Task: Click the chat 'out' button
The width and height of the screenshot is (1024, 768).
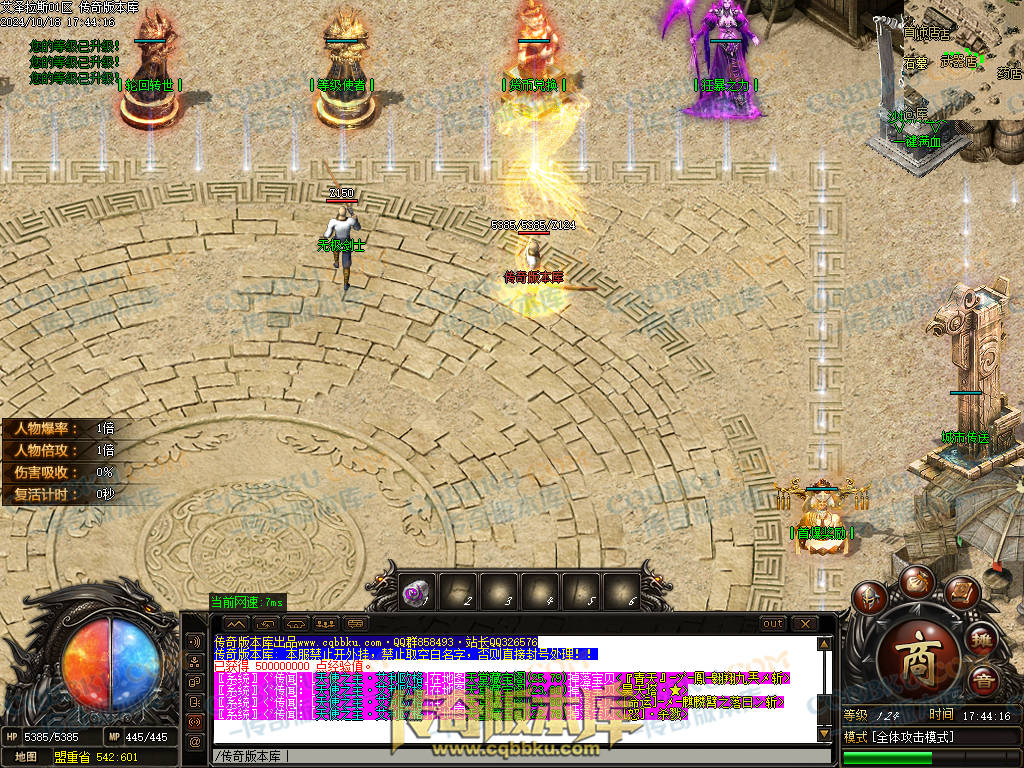Action: pos(773,624)
